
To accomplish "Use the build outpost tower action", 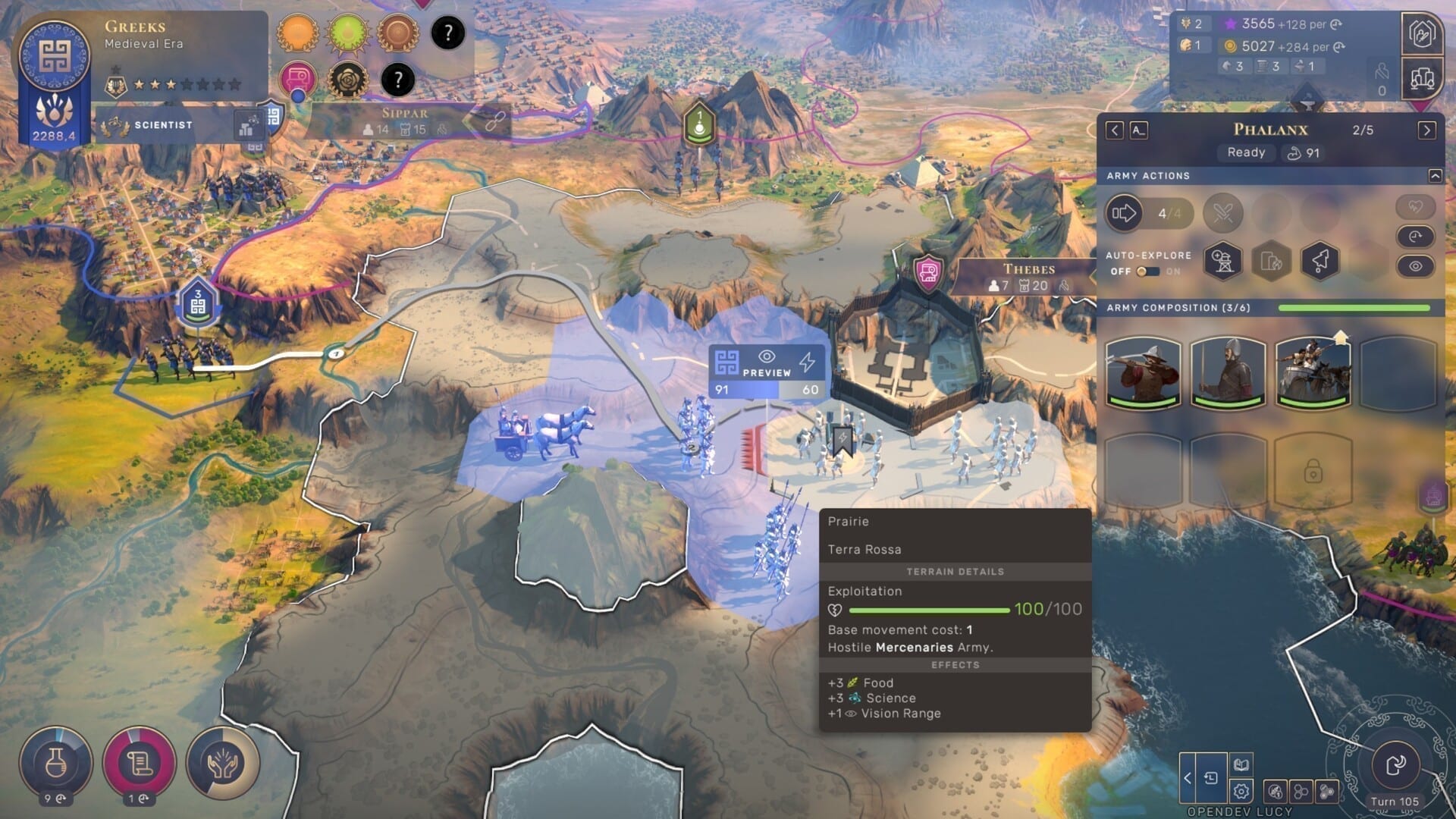I will coord(1222,261).
